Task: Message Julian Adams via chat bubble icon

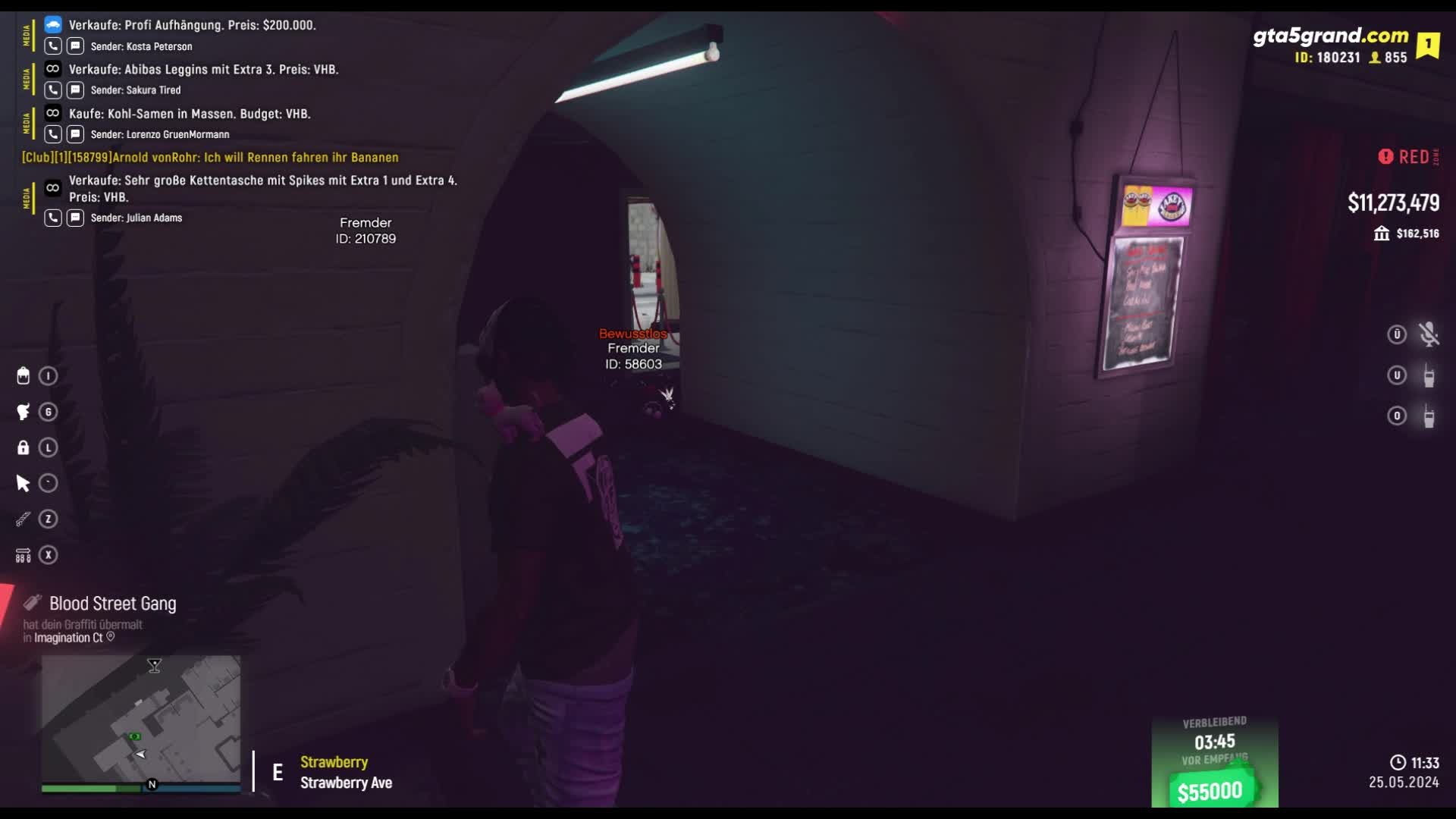Action: click(75, 218)
